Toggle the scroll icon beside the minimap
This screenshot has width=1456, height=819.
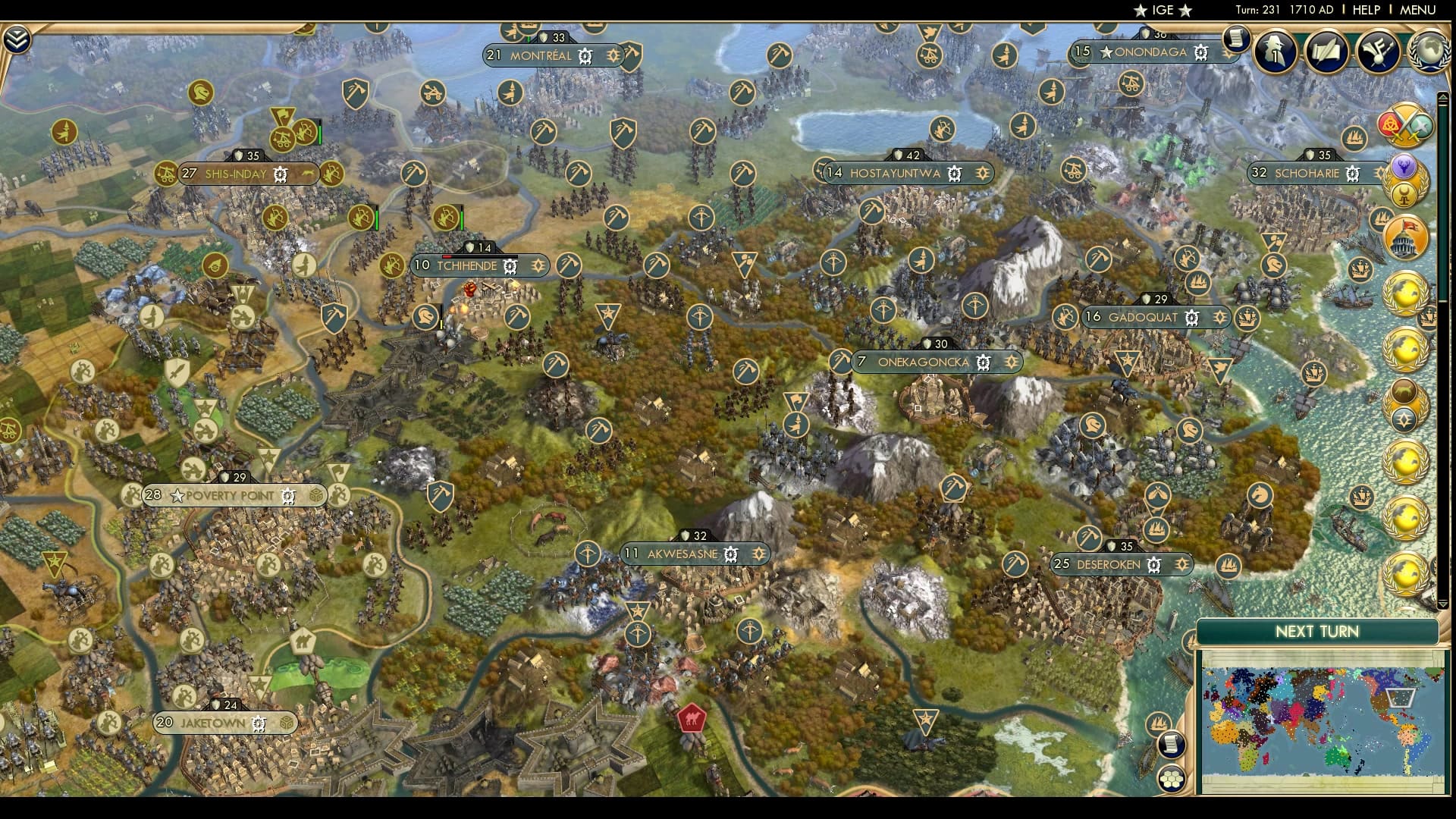pyautogui.click(x=1171, y=745)
